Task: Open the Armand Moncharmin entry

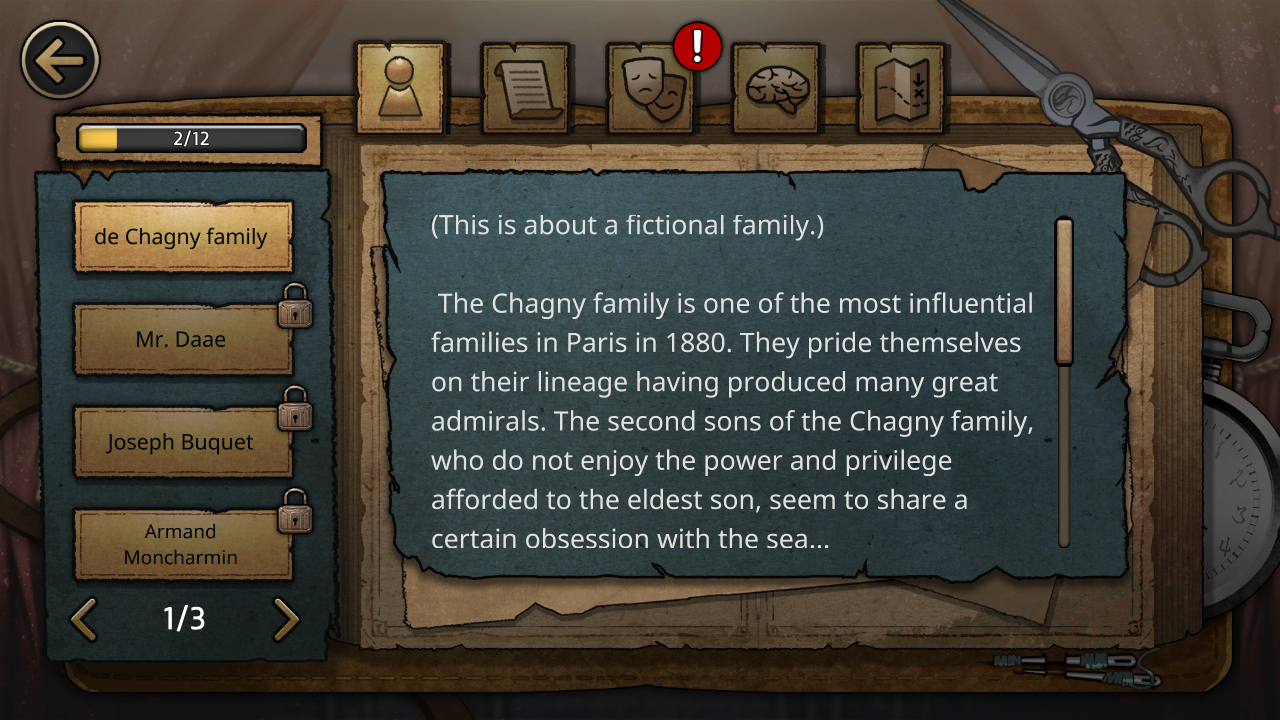Action: coord(182,544)
